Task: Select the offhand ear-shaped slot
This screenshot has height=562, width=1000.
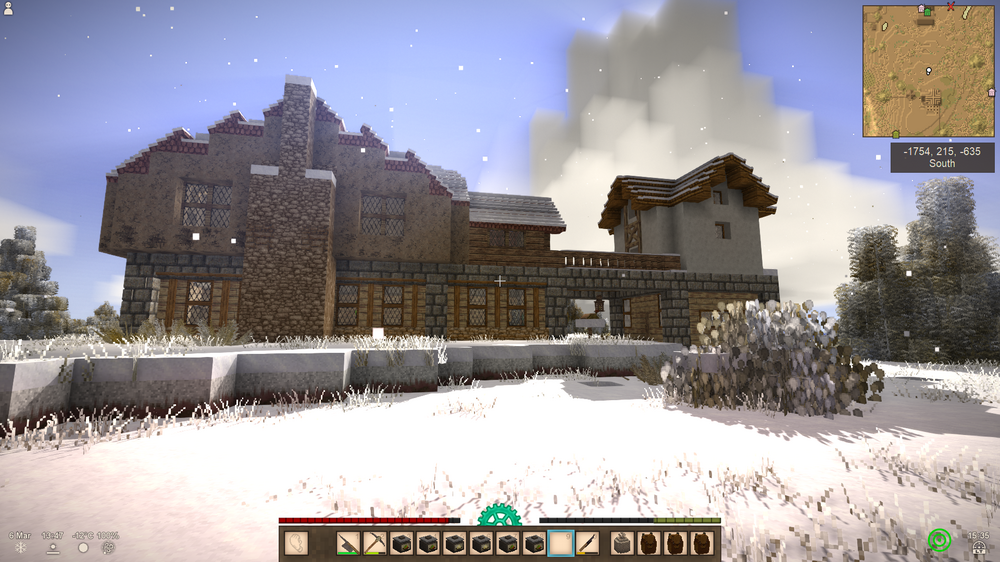Action: [296, 543]
